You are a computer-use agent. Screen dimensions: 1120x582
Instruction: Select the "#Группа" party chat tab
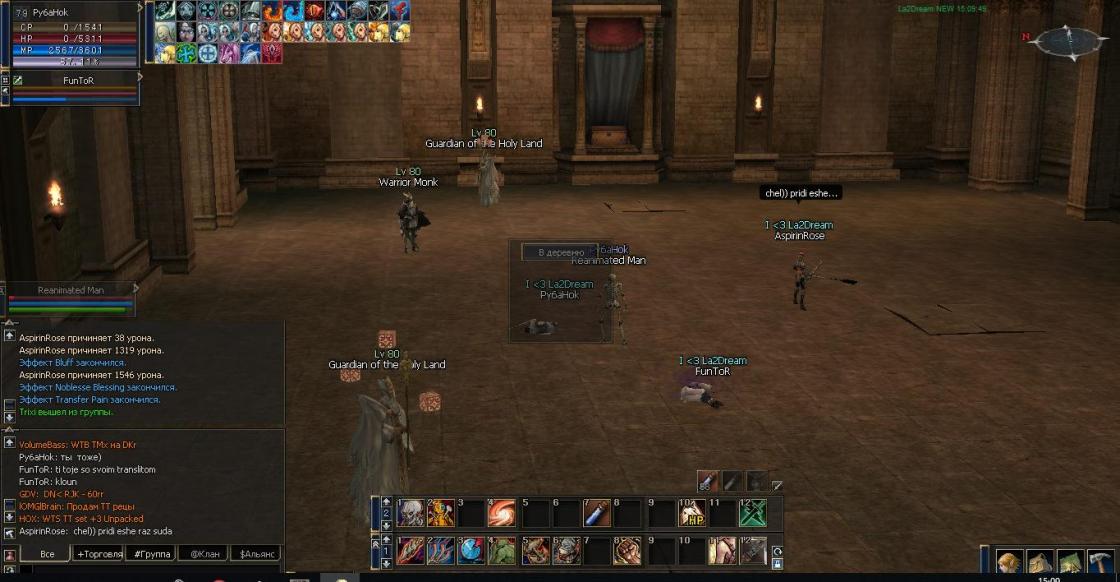coord(151,553)
